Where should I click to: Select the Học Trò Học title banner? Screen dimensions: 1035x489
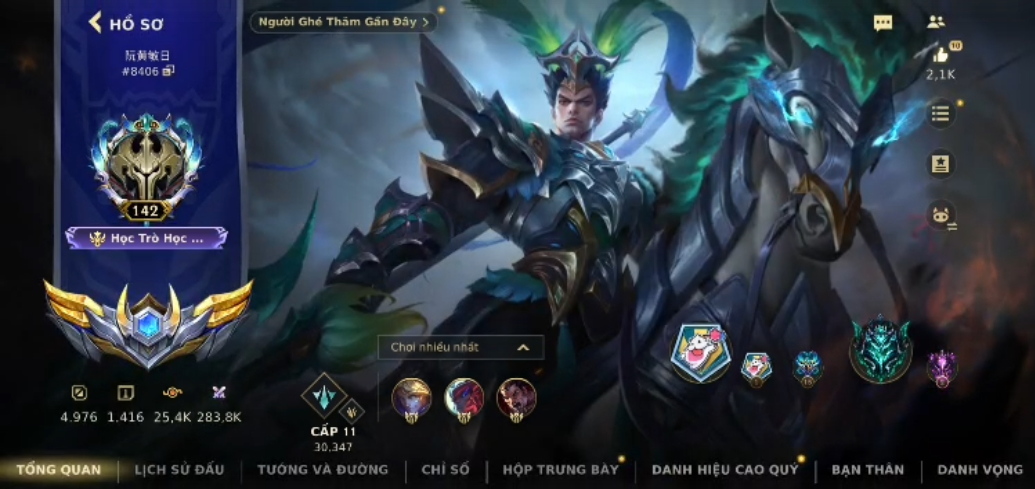(x=147, y=238)
